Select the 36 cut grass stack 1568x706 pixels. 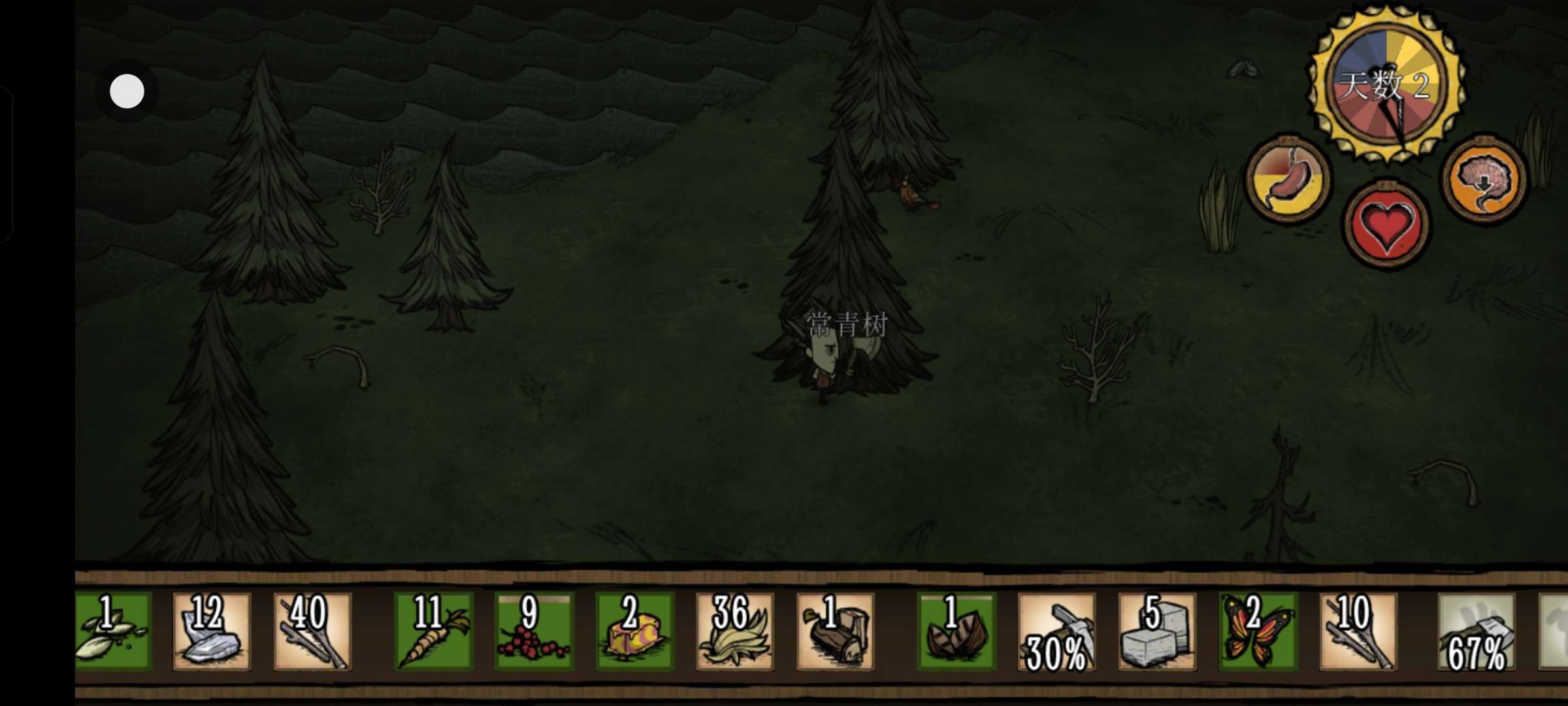734,631
